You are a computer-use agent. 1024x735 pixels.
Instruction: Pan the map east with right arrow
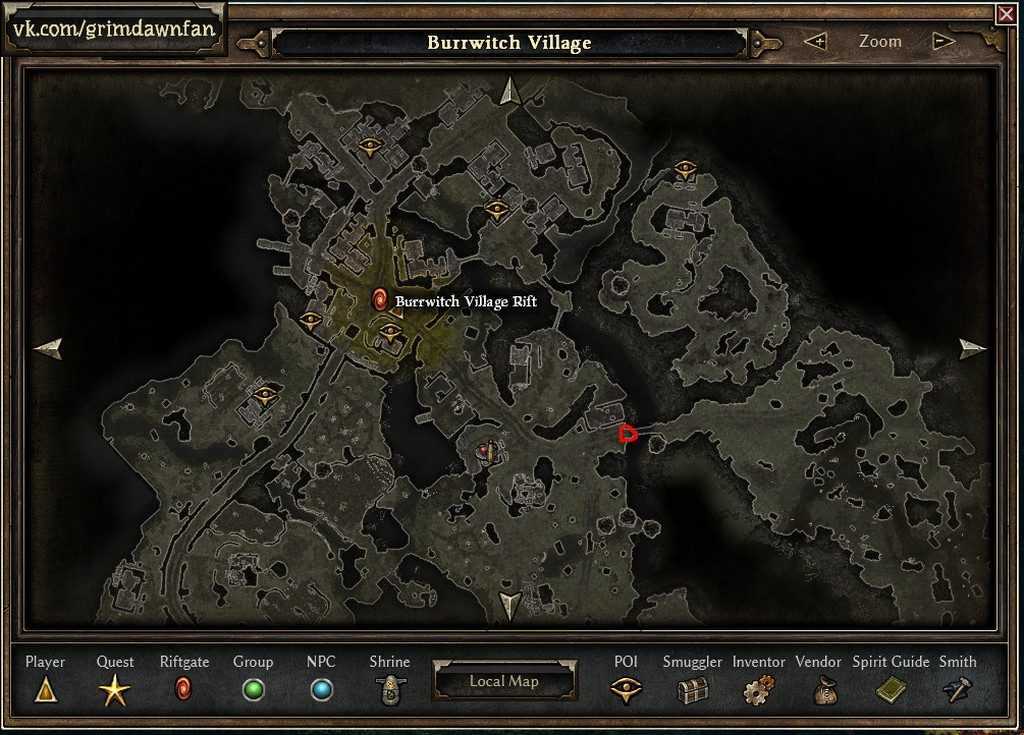[x=972, y=348]
